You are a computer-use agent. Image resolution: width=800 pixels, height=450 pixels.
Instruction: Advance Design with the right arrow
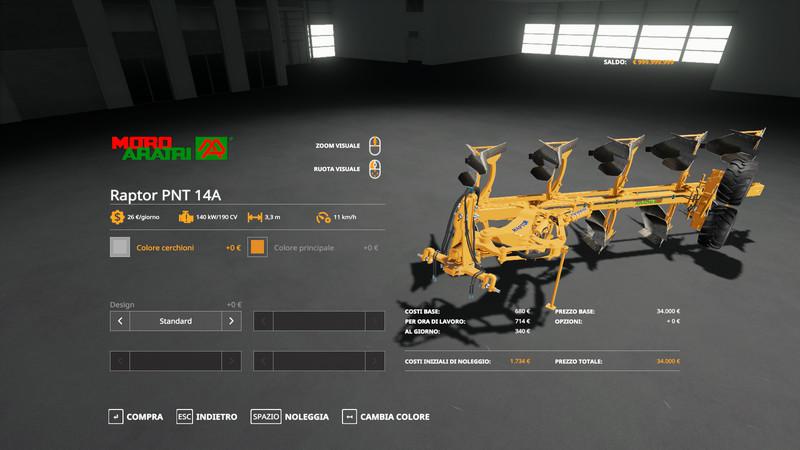[231, 321]
